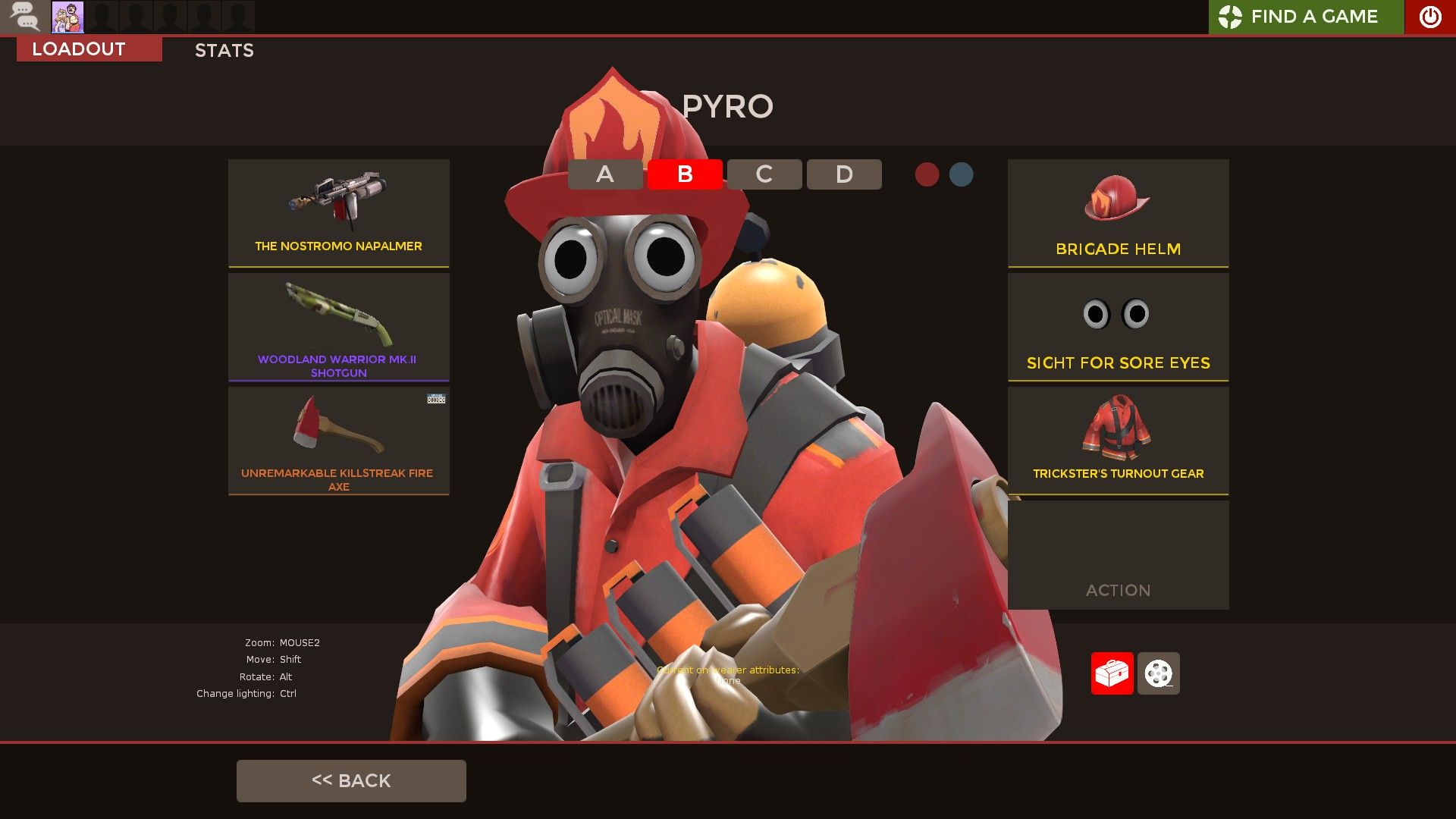Click the empty Action item slot
This screenshot has height=819, width=1456.
pos(1118,555)
